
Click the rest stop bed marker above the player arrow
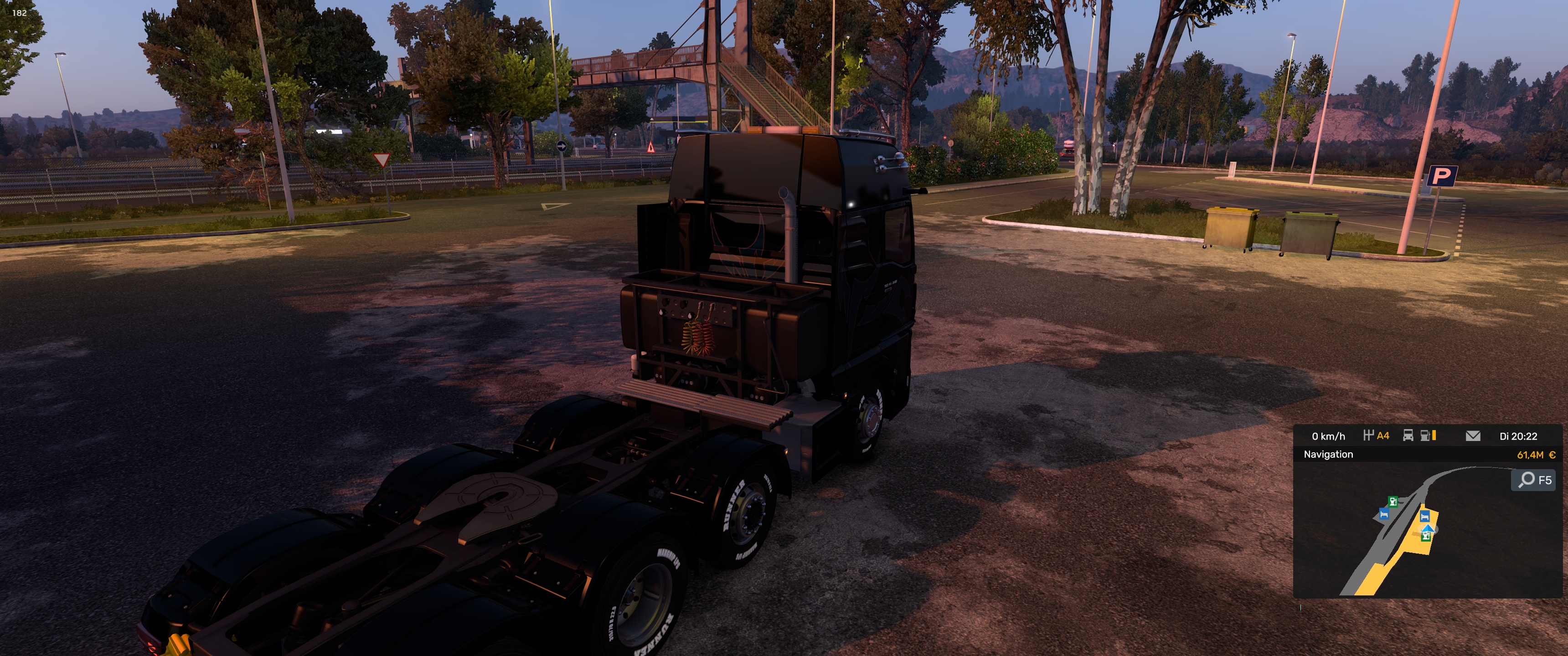(1424, 516)
